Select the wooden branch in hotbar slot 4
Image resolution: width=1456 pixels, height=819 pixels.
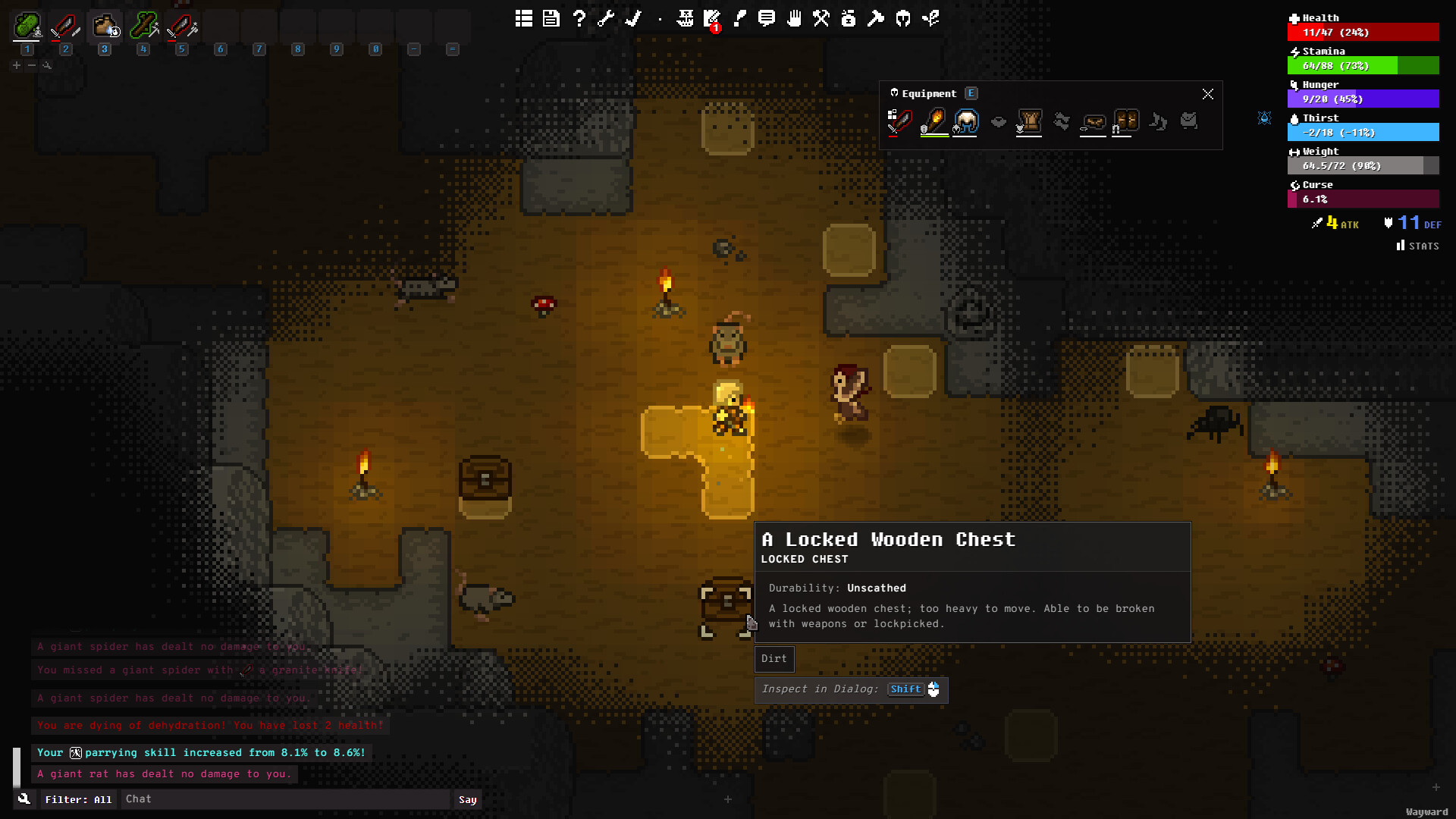coord(143,28)
